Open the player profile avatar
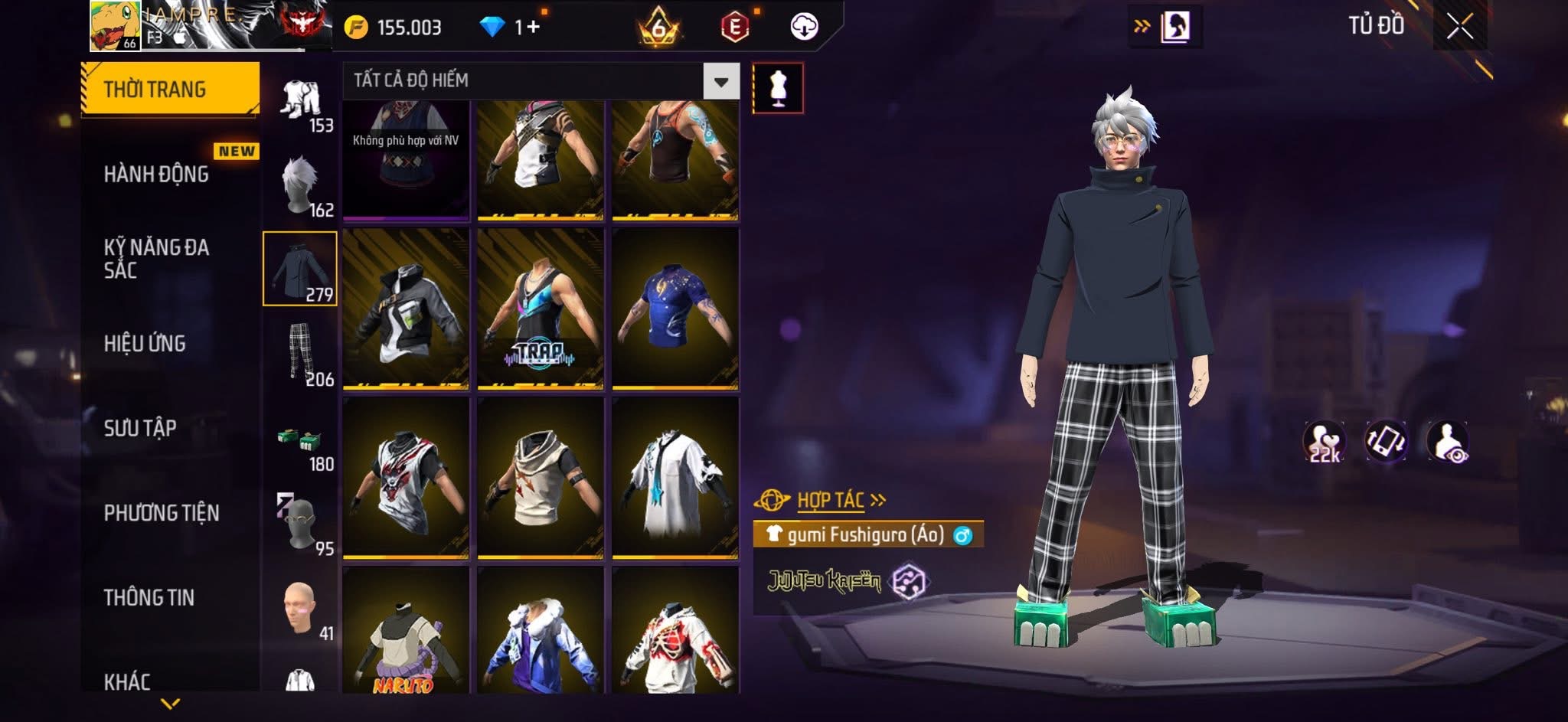 click(x=115, y=26)
